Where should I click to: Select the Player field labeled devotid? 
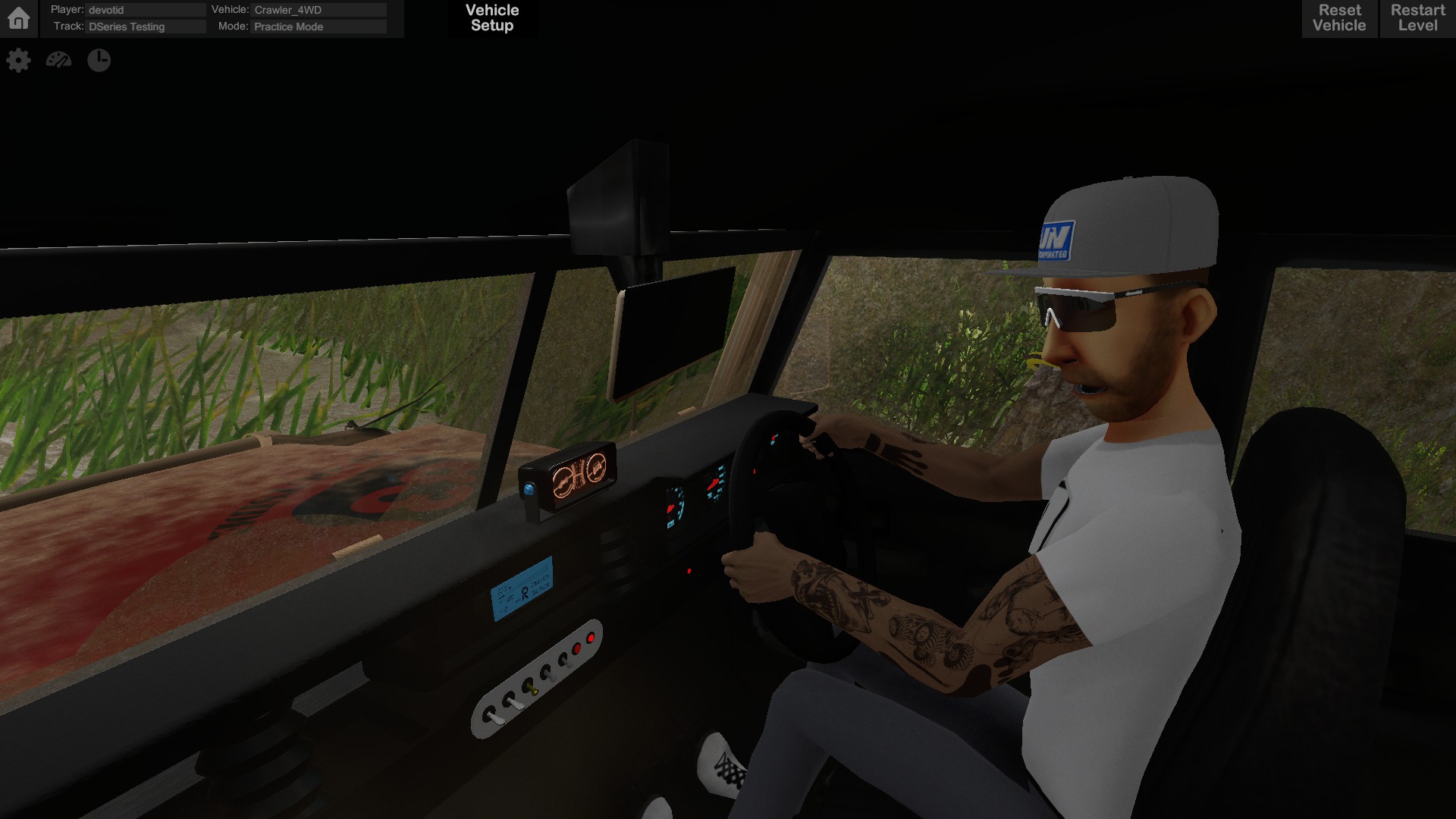[146, 10]
